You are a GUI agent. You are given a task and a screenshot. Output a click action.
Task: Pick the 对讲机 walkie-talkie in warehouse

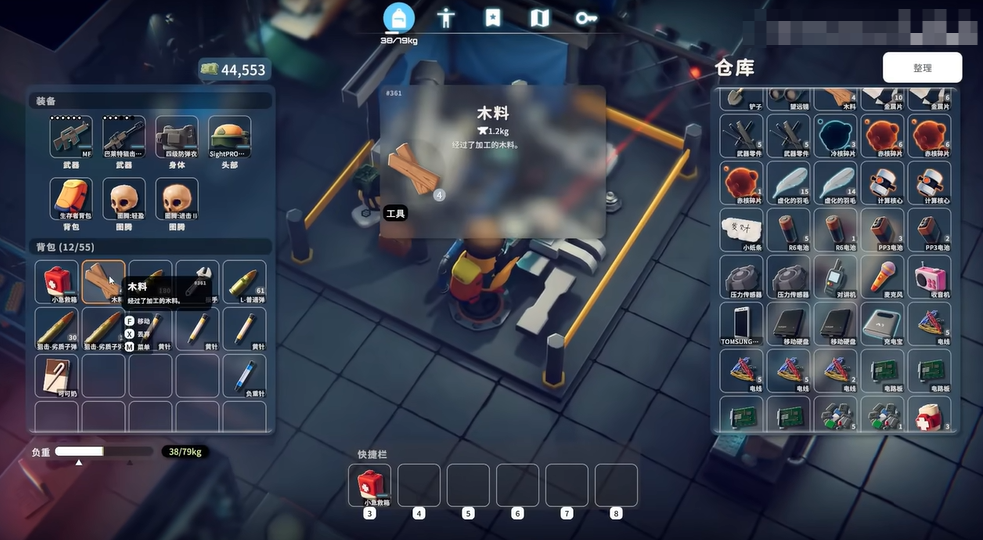[x=836, y=277]
